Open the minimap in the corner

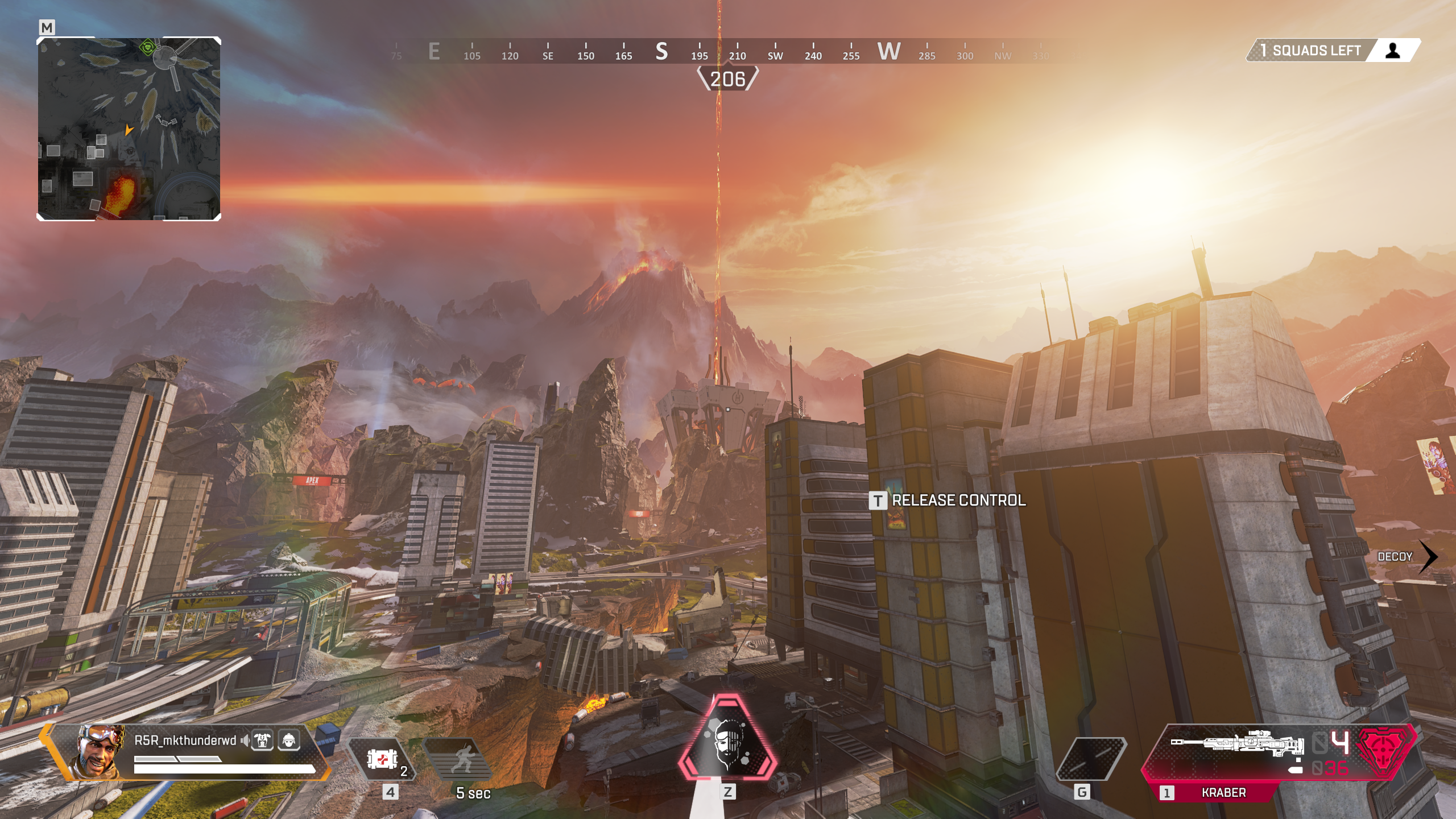click(x=129, y=129)
